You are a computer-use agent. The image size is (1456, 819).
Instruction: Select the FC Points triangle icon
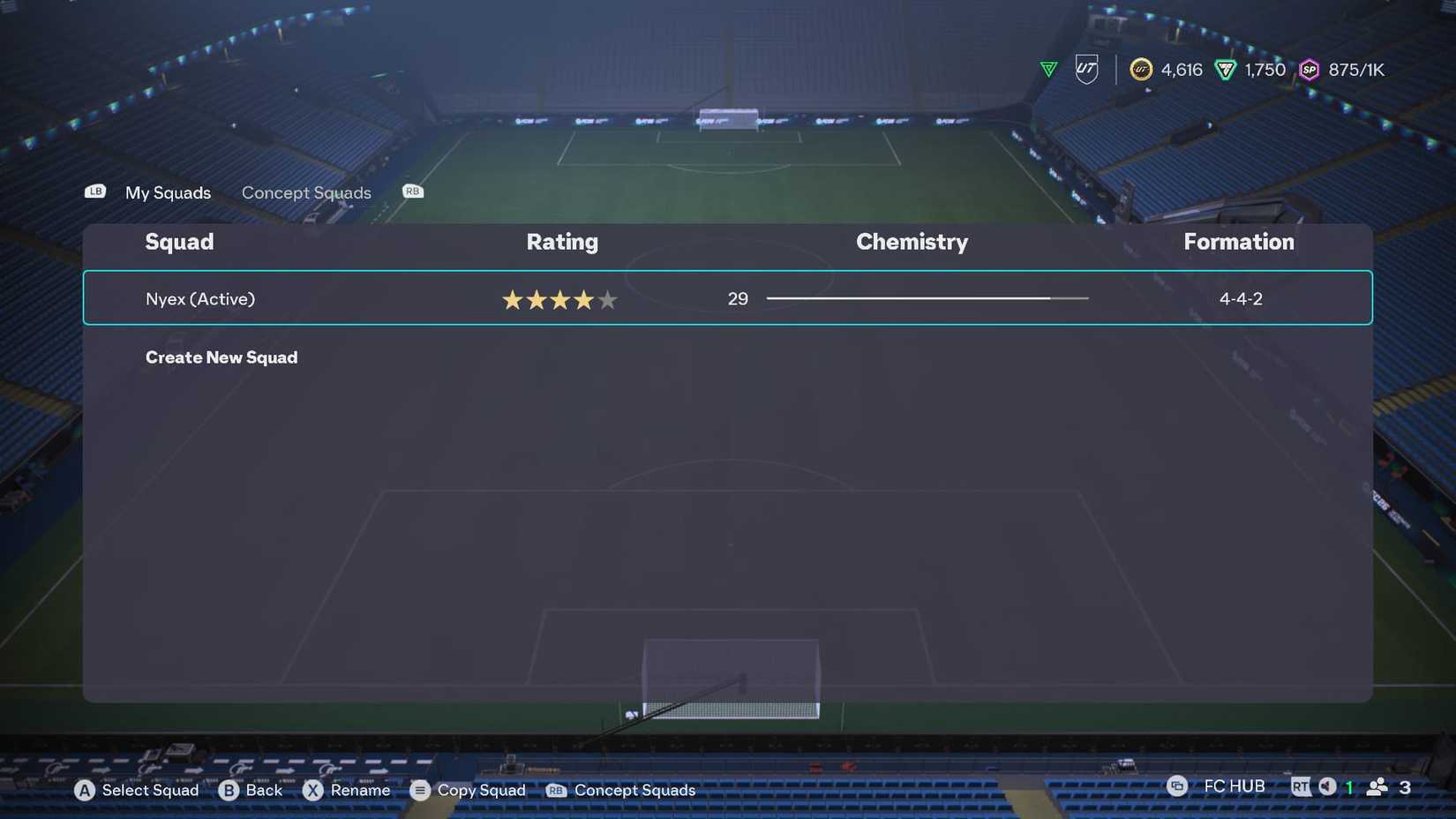point(1226,70)
